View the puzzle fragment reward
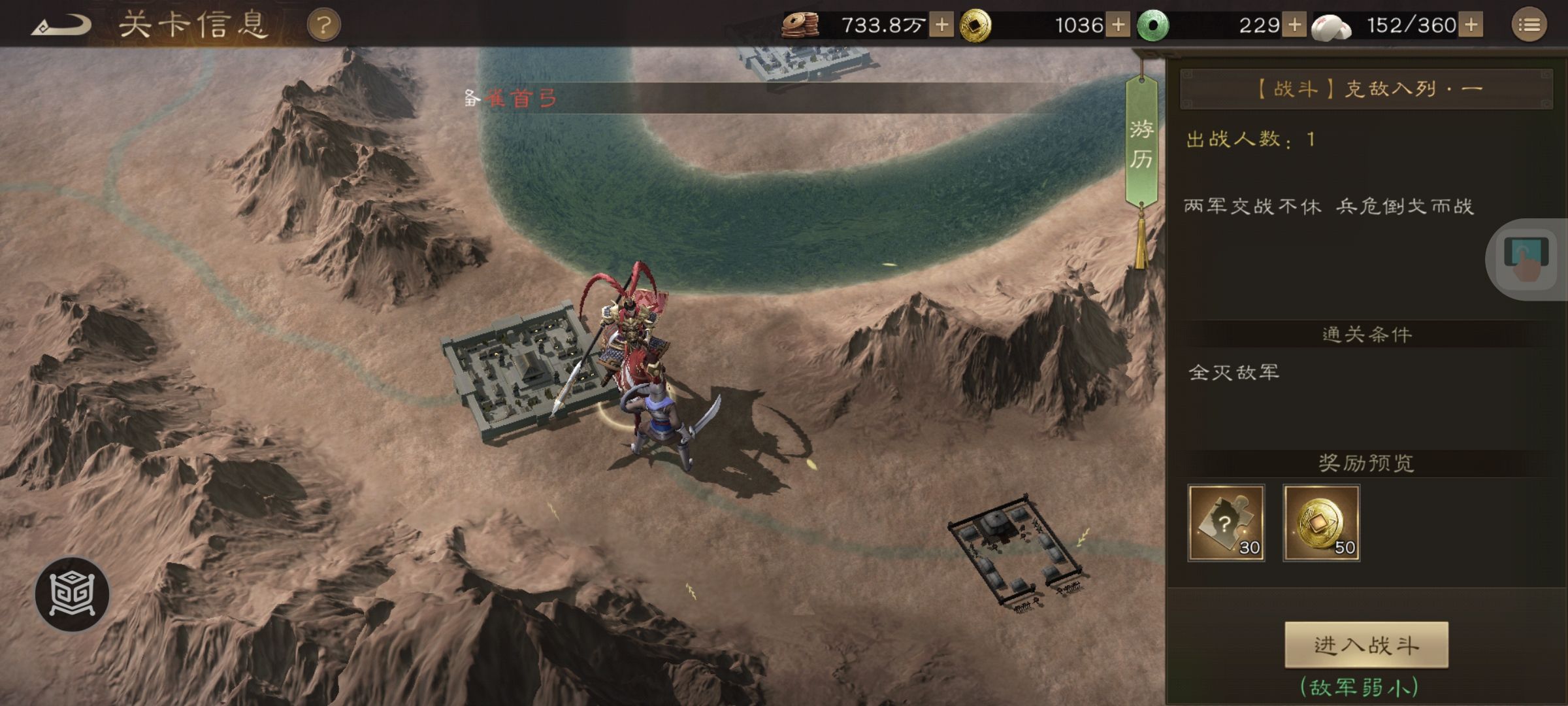Image resolution: width=1568 pixels, height=706 pixels. tap(1226, 523)
